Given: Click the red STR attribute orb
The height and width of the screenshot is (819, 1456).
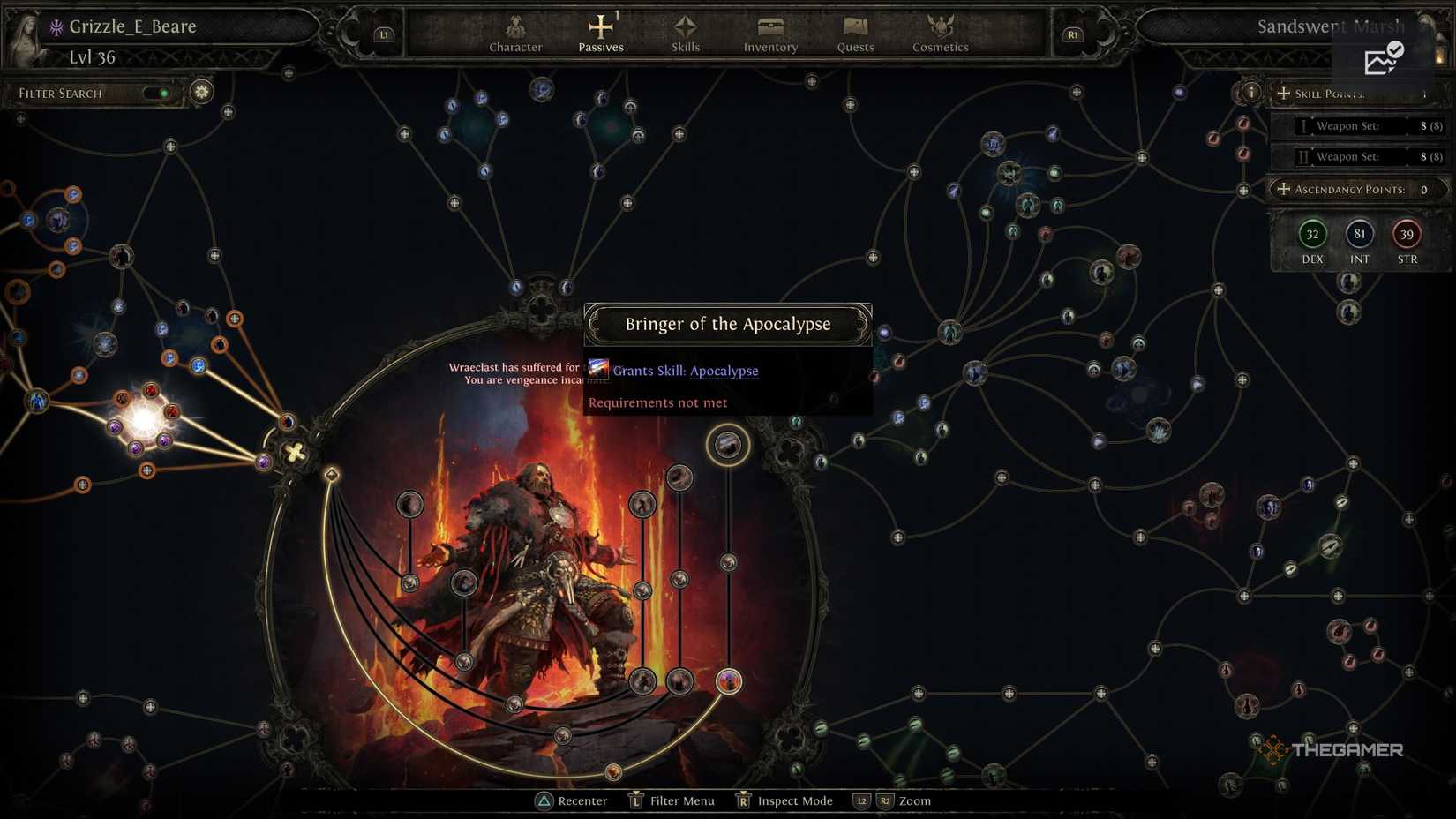Looking at the screenshot, I should click(1407, 235).
